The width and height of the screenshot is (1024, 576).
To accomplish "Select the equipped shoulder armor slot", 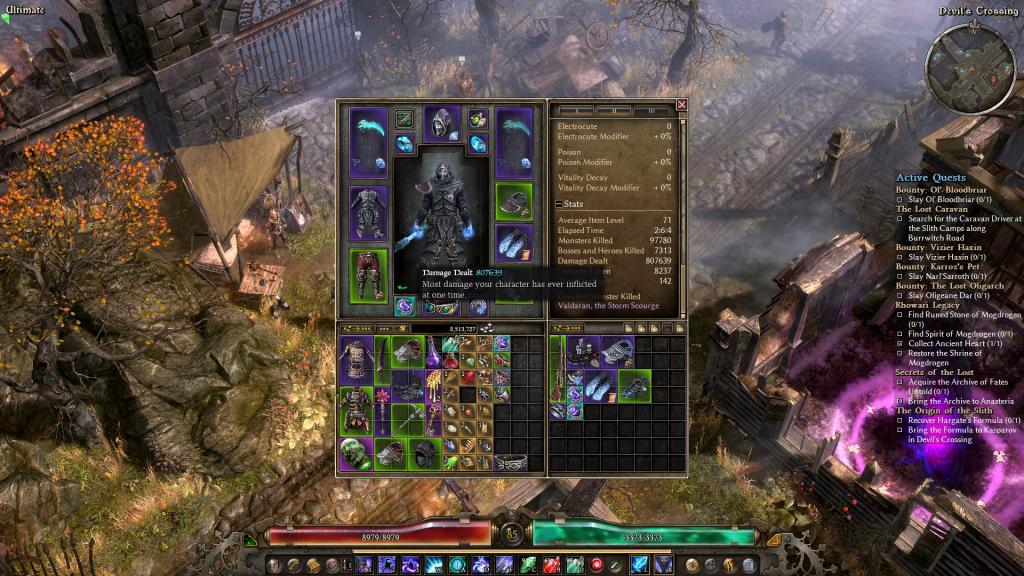I will pyautogui.click(x=514, y=200).
